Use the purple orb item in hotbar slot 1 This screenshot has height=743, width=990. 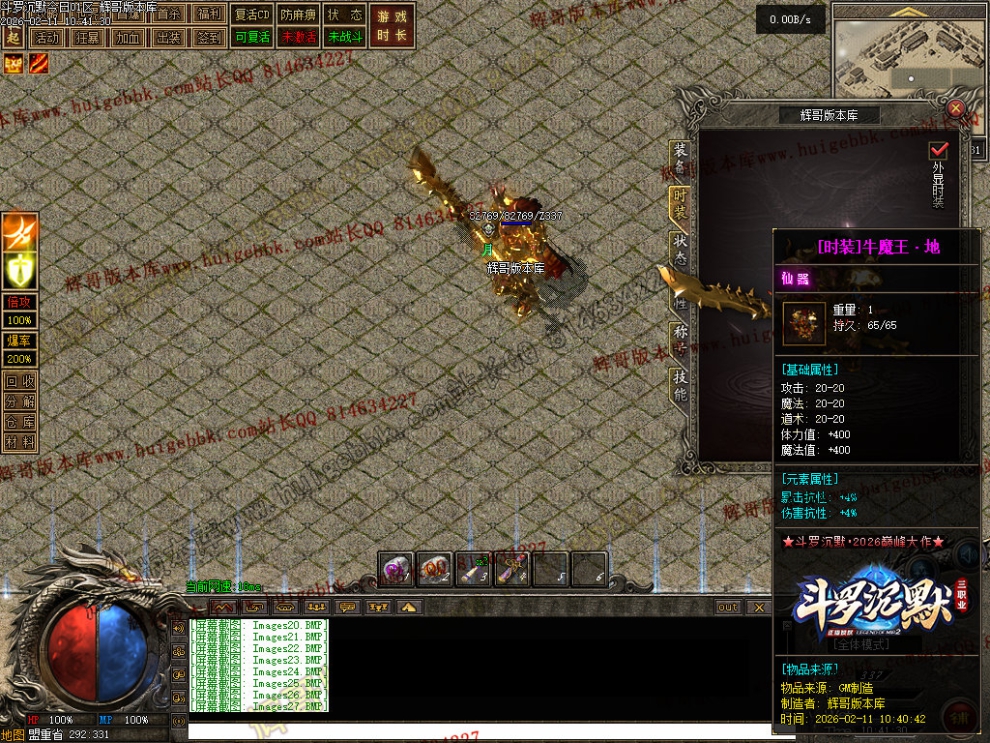pyautogui.click(x=396, y=570)
